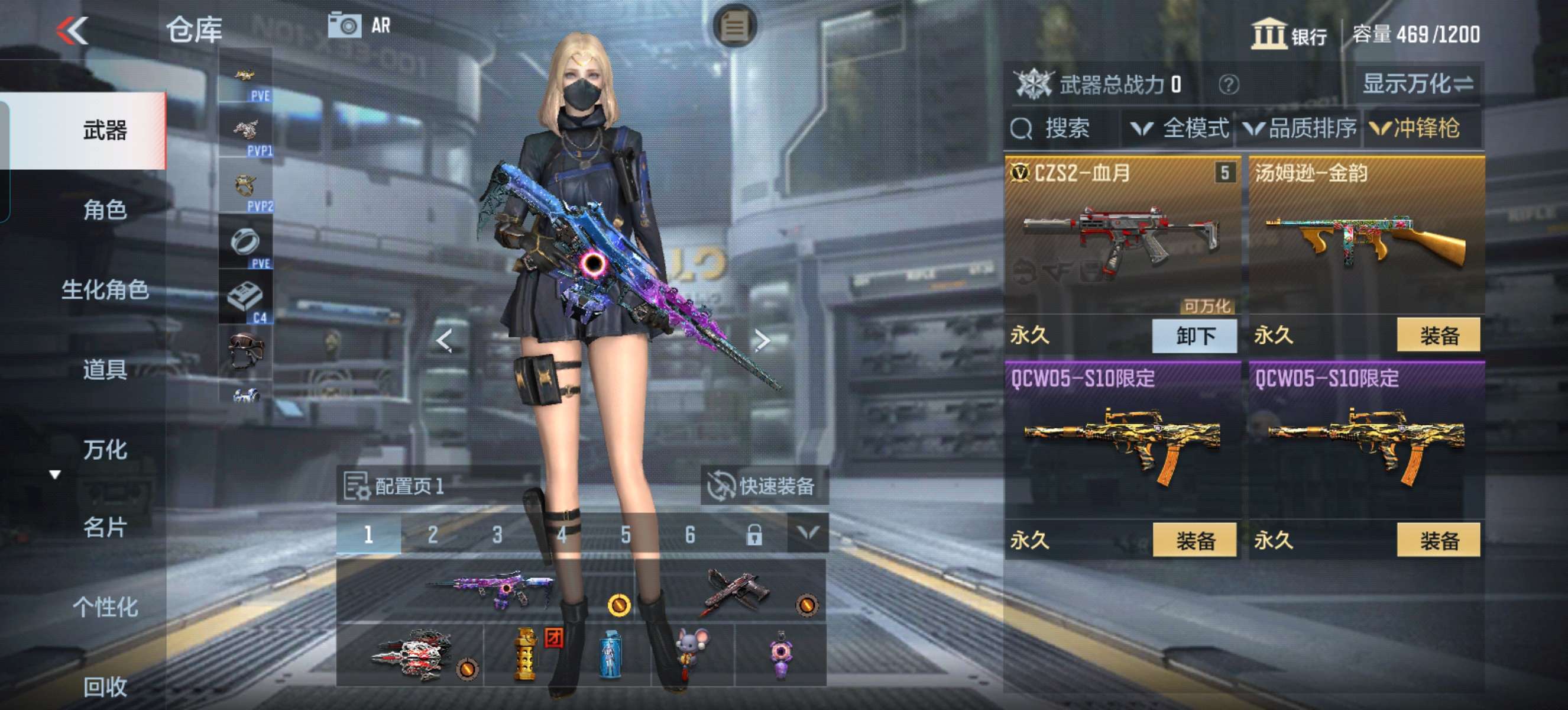Switch to the 角色 category
This screenshot has width=1568, height=710.
(105, 210)
